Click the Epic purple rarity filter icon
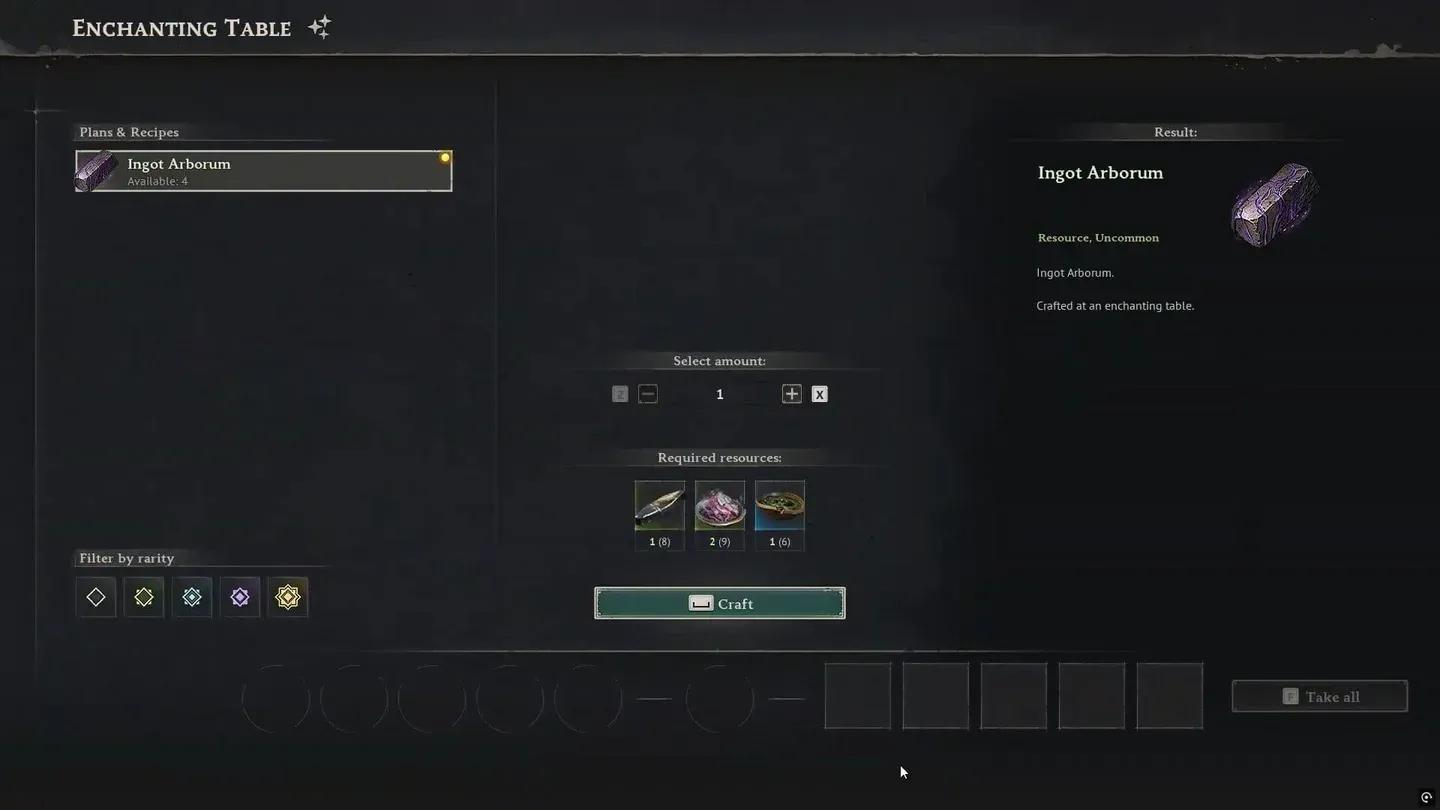Image resolution: width=1440 pixels, height=810 pixels. coord(239,596)
